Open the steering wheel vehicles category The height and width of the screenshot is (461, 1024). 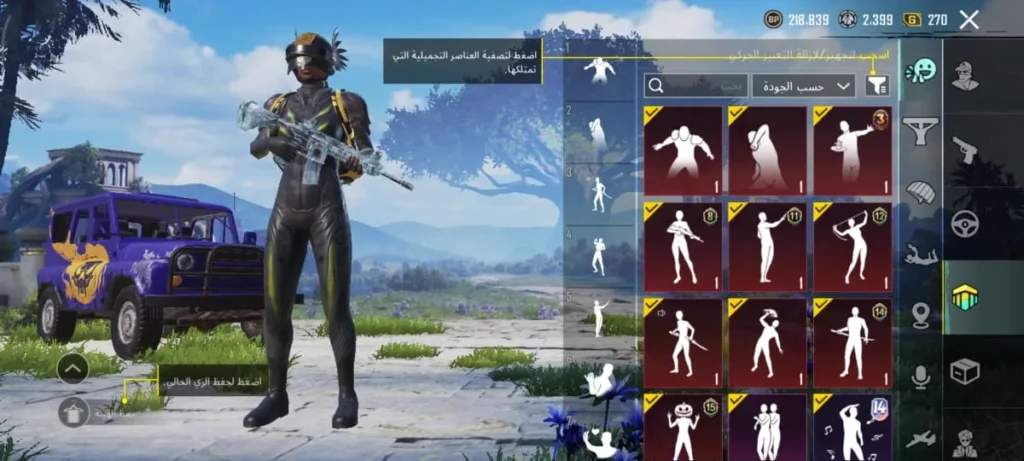pos(965,223)
